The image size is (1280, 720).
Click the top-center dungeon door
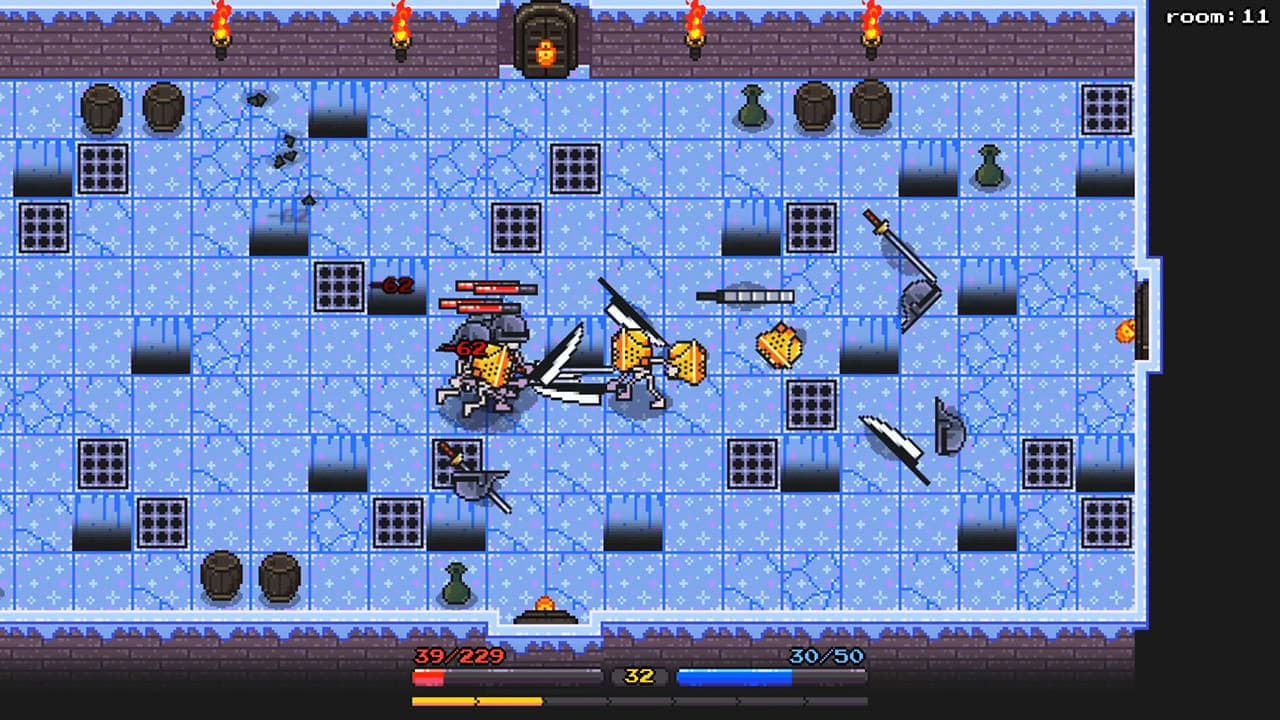click(544, 36)
